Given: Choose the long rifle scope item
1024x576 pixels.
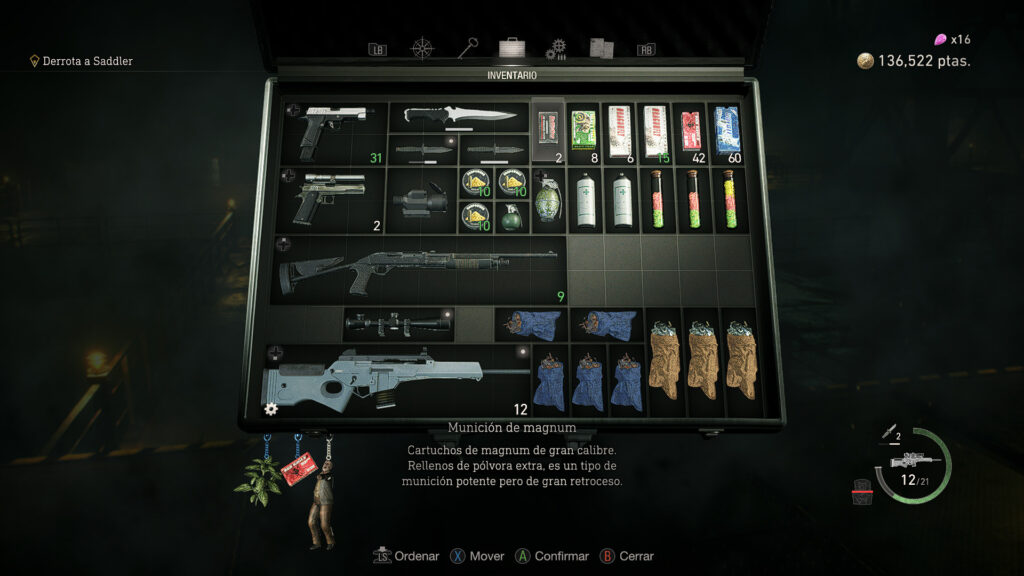Looking at the screenshot, I should pyautogui.click(x=398, y=323).
